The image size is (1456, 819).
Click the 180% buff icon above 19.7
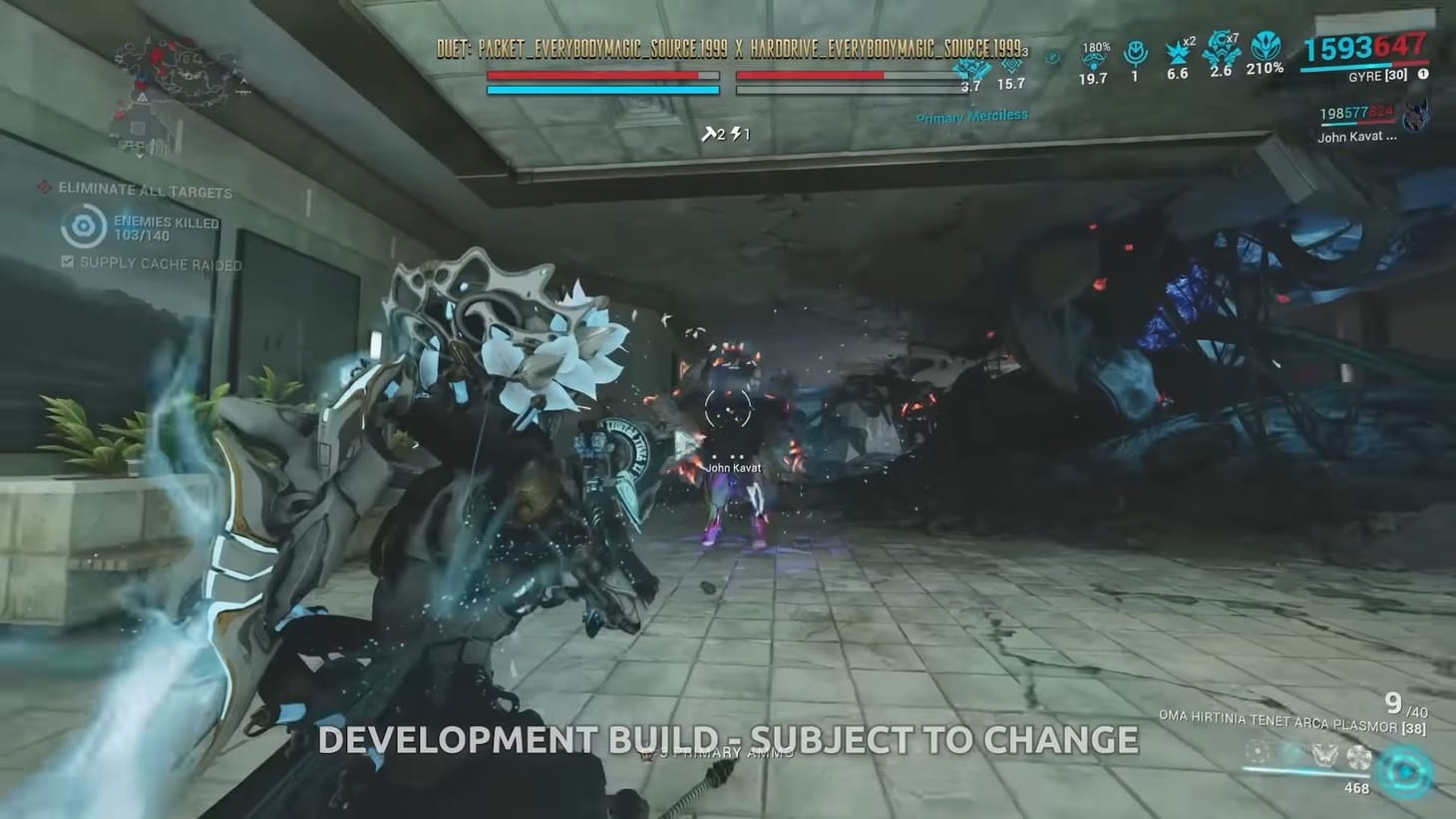coord(1093,57)
